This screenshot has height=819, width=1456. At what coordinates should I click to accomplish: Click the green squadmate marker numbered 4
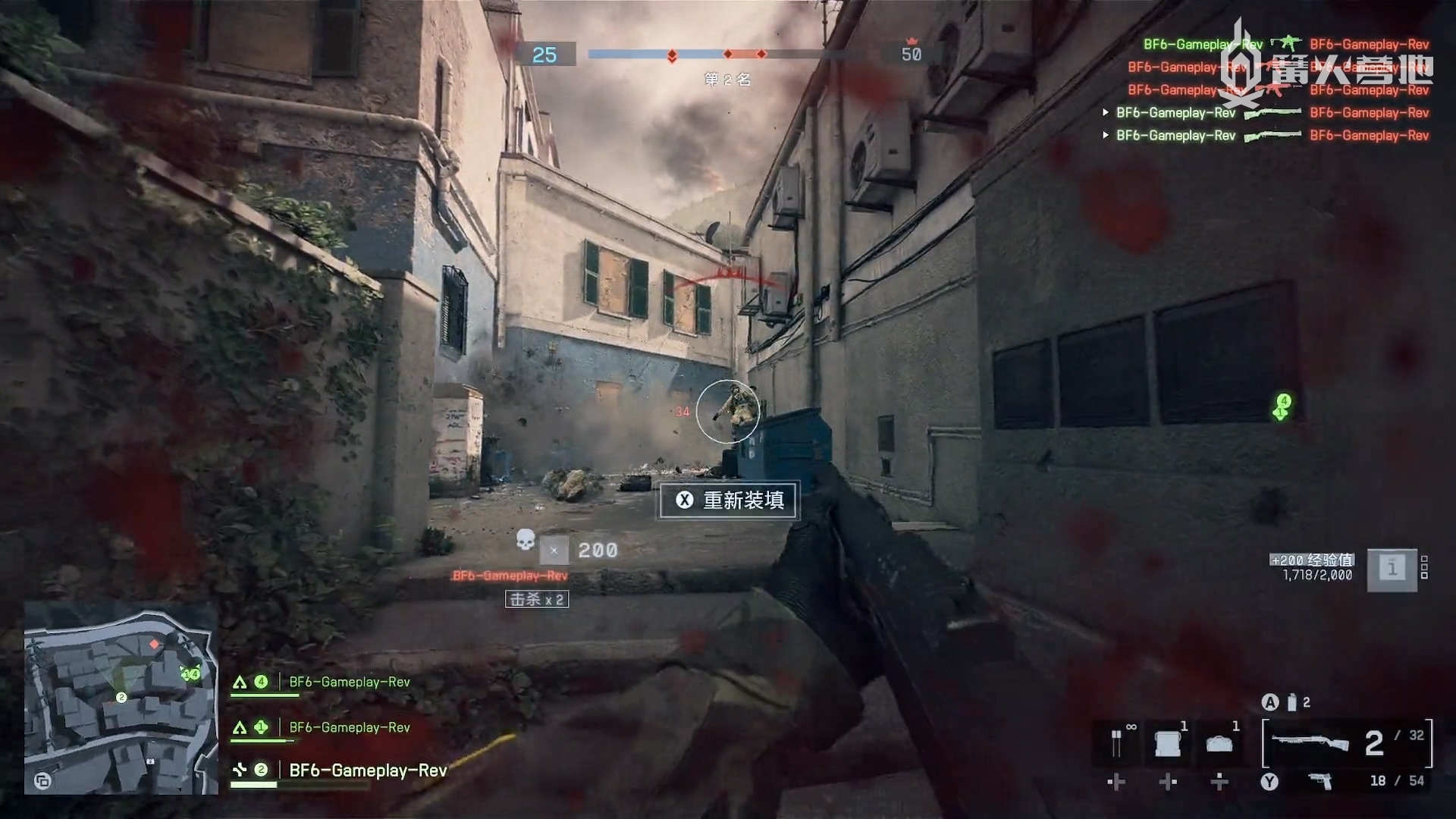pos(1282,407)
